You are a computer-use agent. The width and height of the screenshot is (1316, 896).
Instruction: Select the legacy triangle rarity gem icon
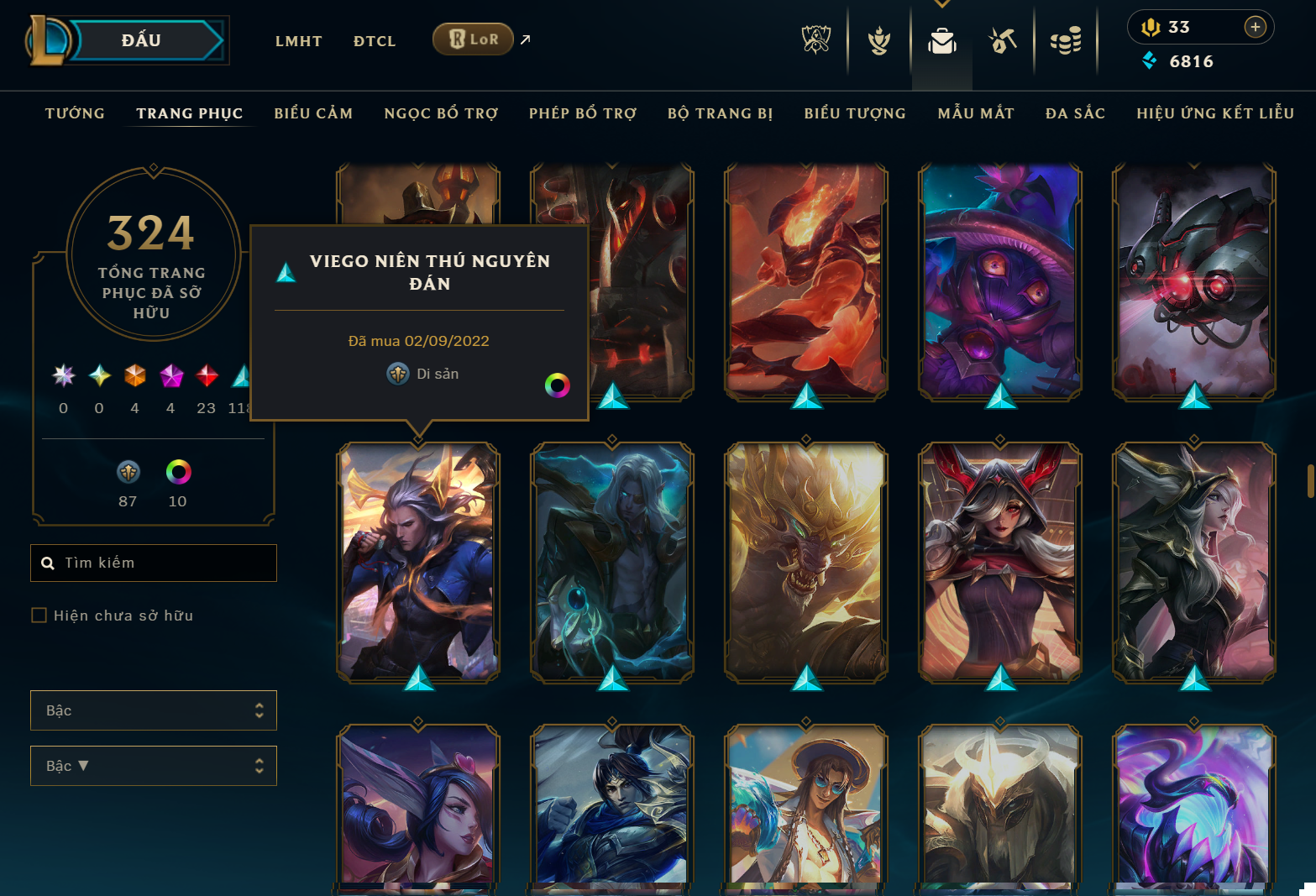coord(240,375)
